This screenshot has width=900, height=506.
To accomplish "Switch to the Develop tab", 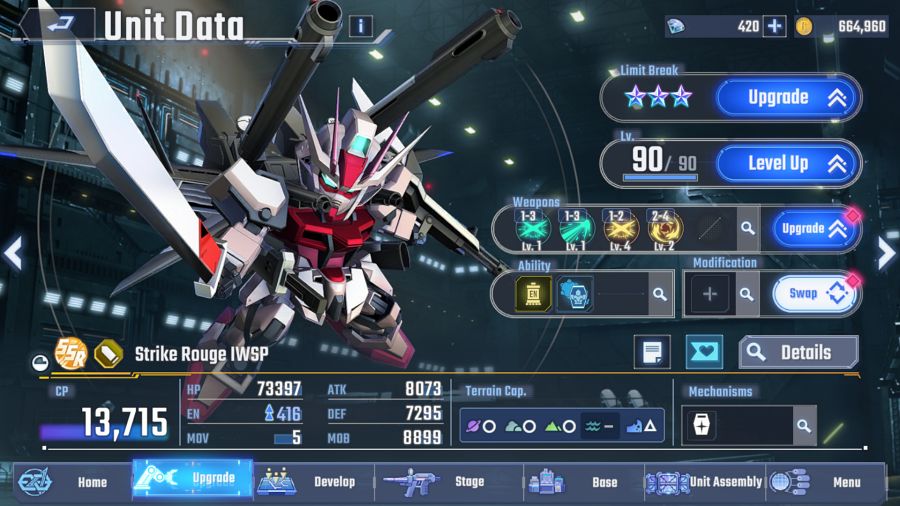I will tap(310, 482).
